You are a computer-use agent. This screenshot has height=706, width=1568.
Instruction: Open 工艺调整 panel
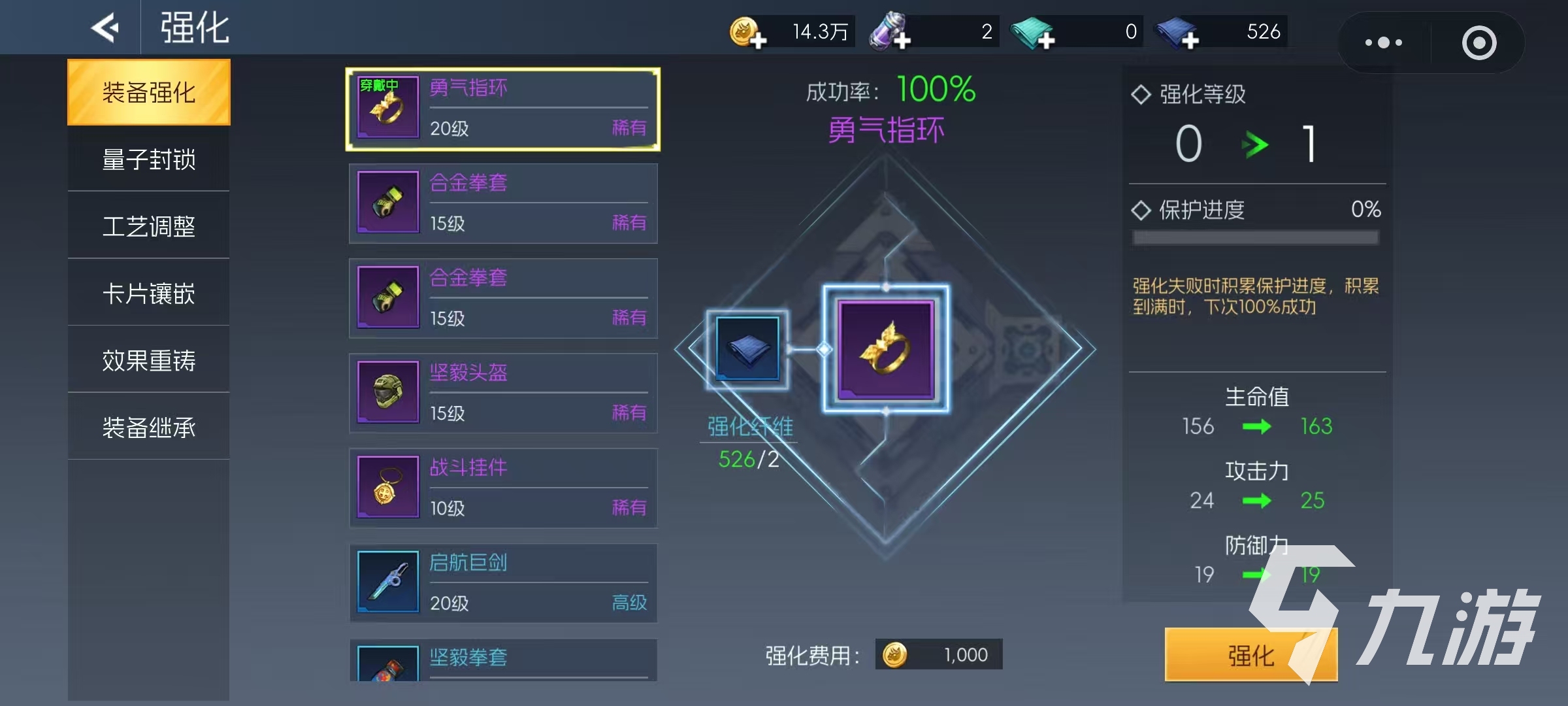[148, 226]
